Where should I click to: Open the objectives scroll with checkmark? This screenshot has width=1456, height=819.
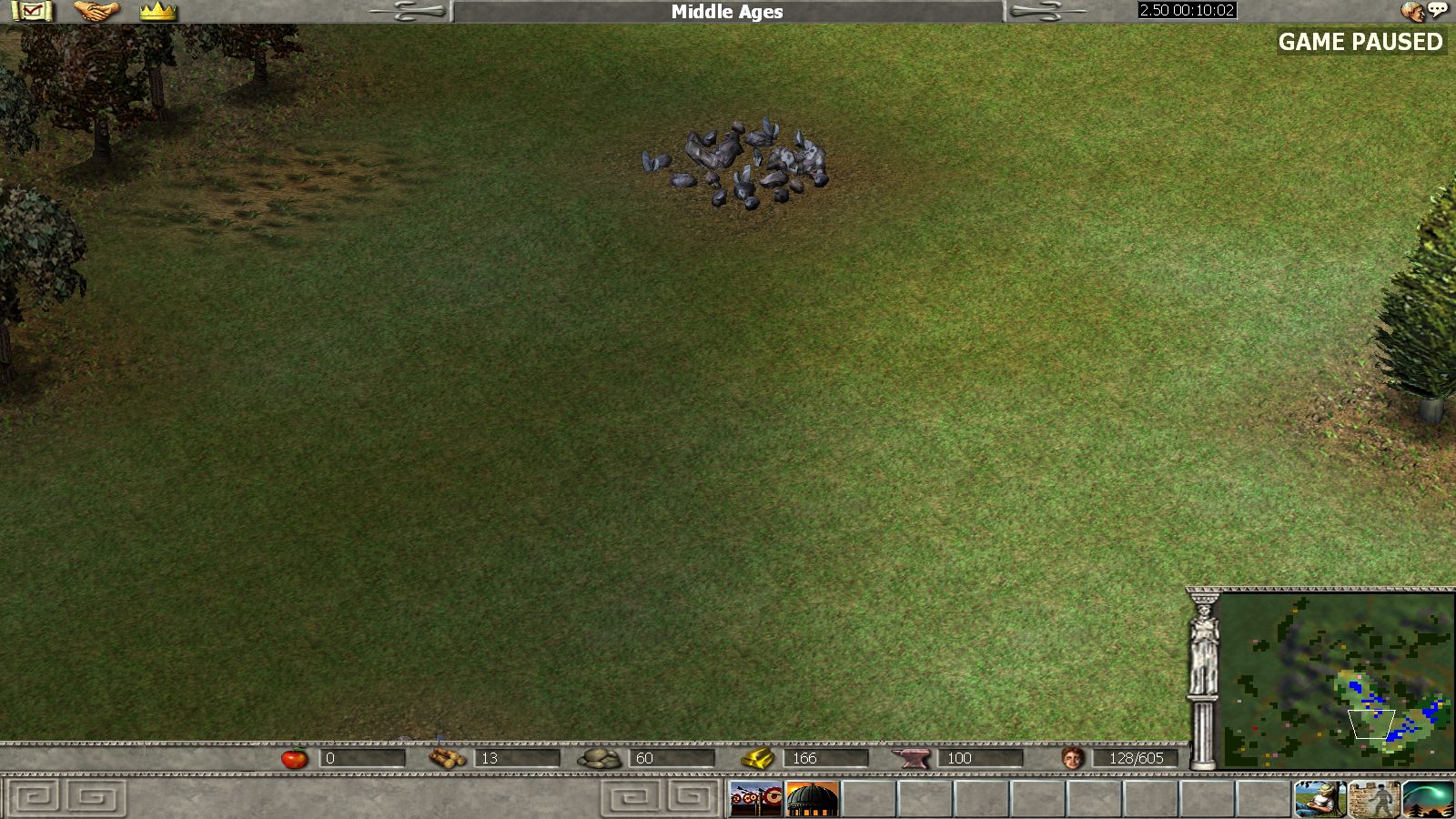32,12
